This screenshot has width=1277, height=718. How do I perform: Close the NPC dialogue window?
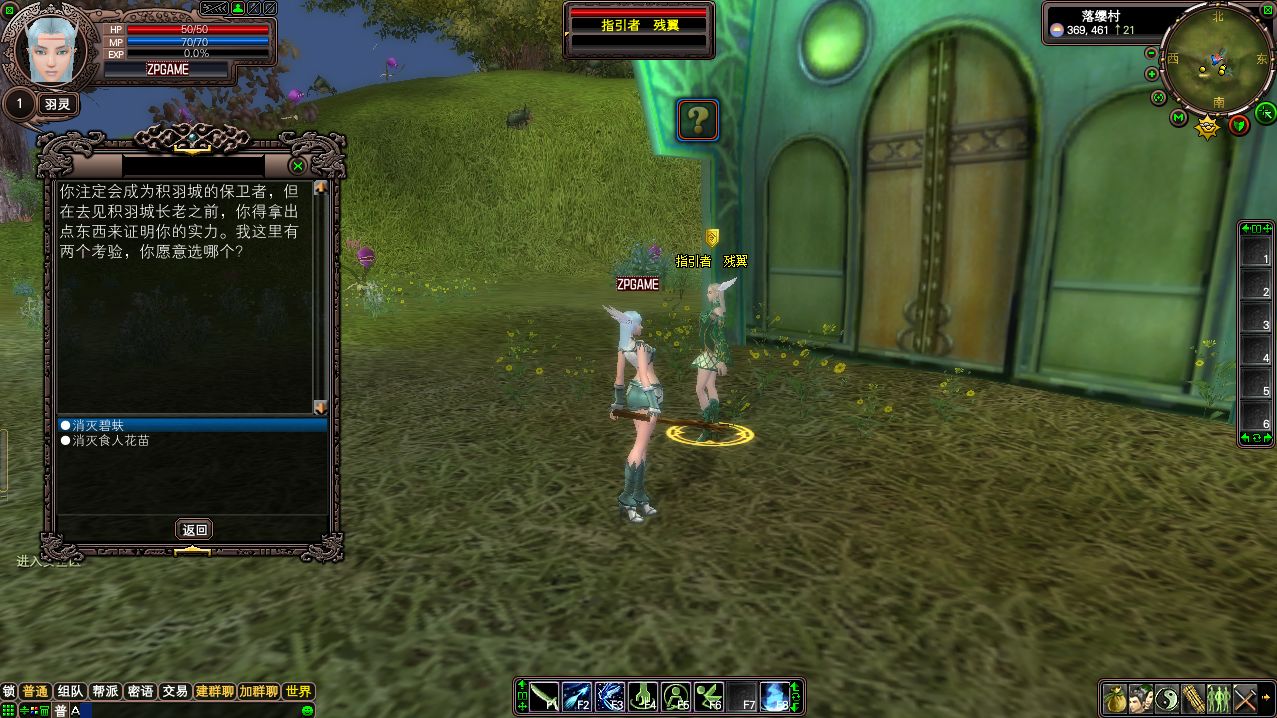[297, 166]
